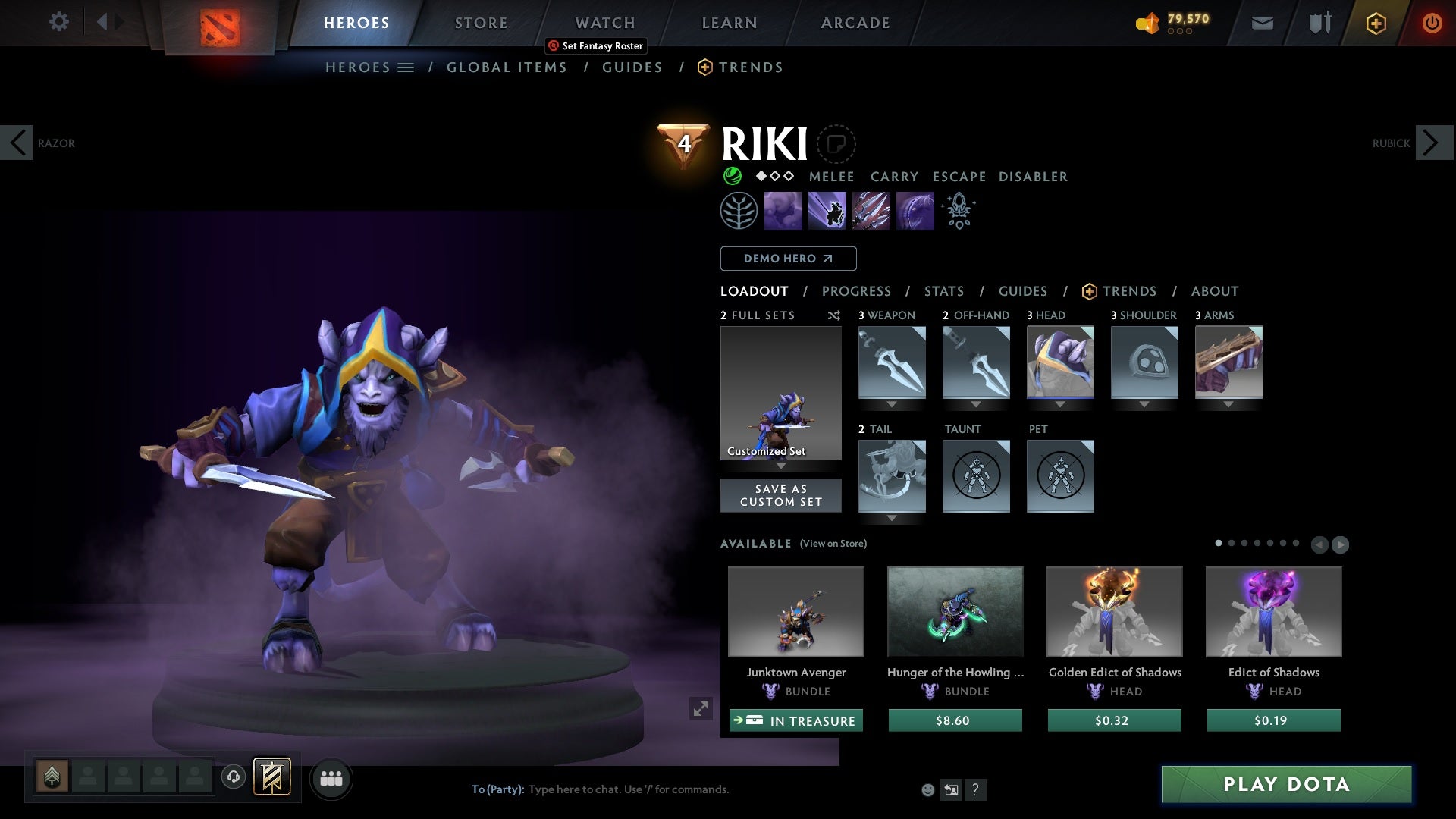The width and height of the screenshot is (1456, 819).
Task: Select the second difficulty diamond
Action: (774, 176)
